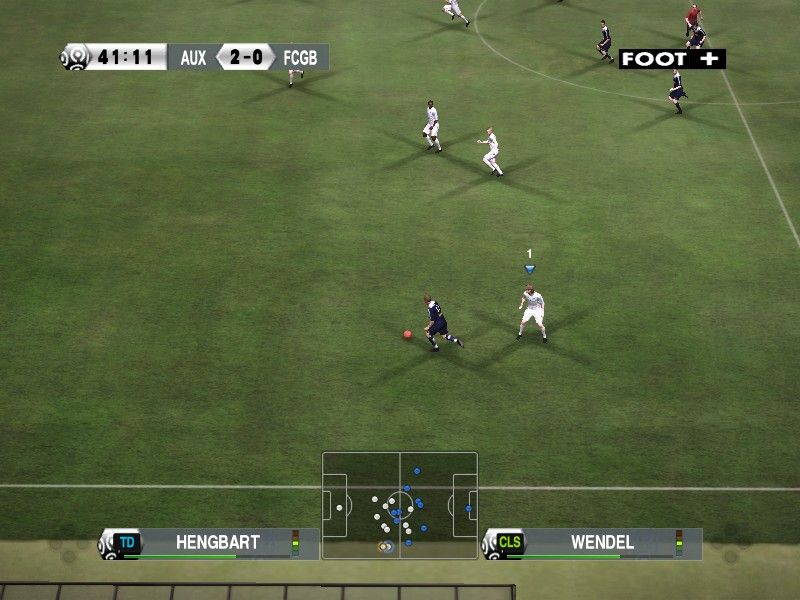The height and width of the screenshot is (600, 800).
Task: Select the HENGBART player name panel
Action: 209,543
